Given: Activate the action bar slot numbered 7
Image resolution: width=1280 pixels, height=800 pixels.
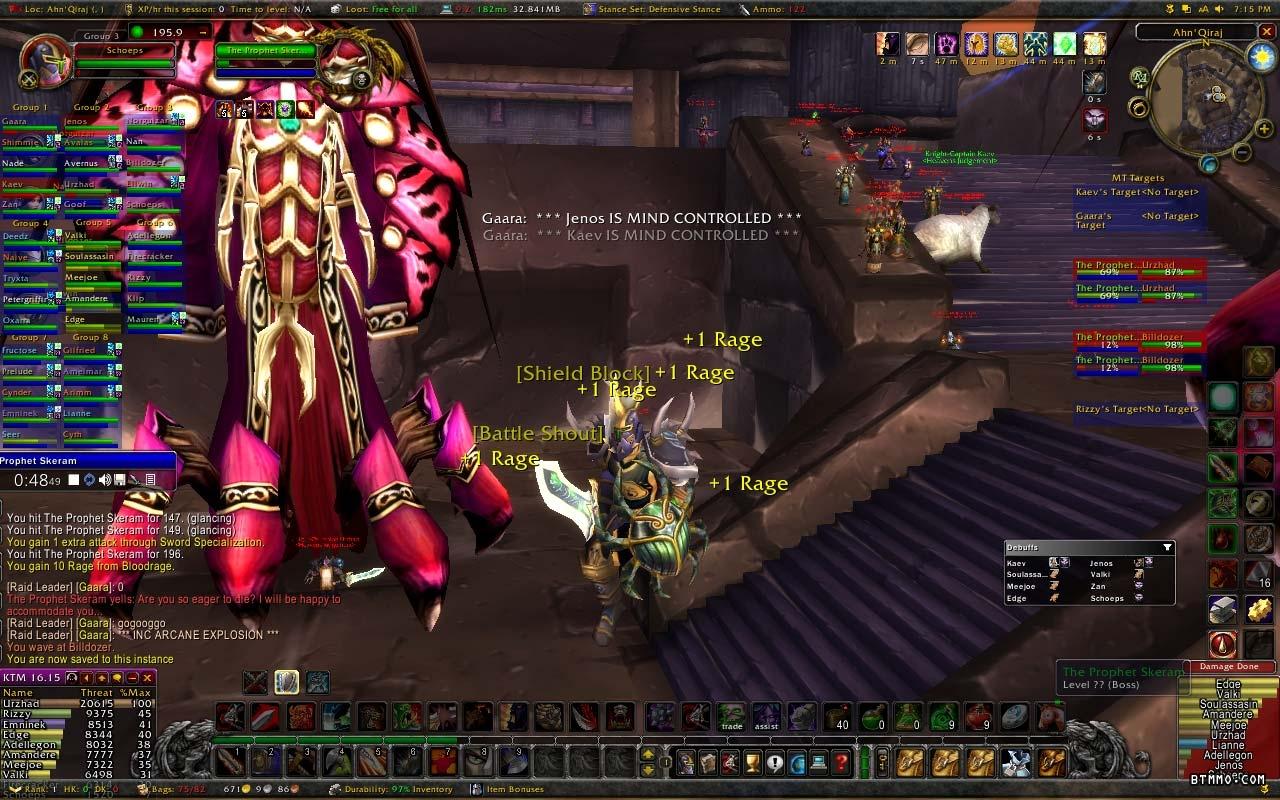Looking at the screenshot, I should coord(443,762).
